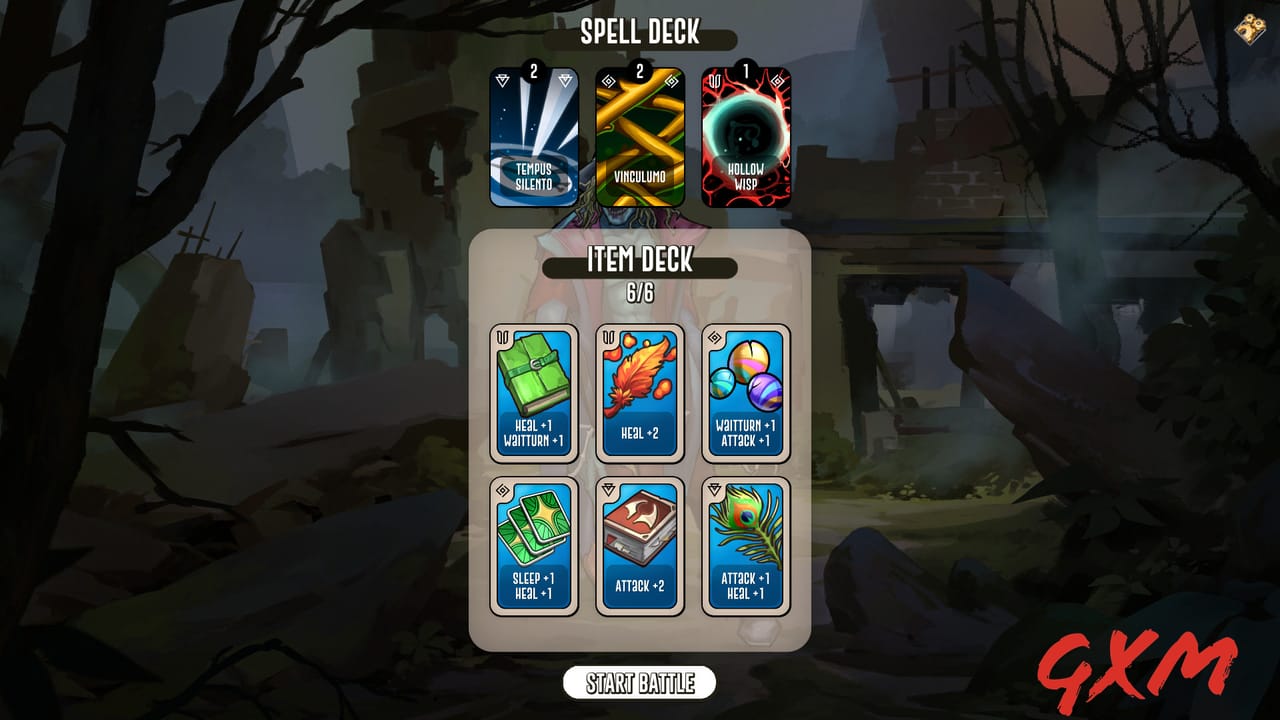1280x720 pixels.
Task: Click the Item Deck header
Action: pos(640,265)
